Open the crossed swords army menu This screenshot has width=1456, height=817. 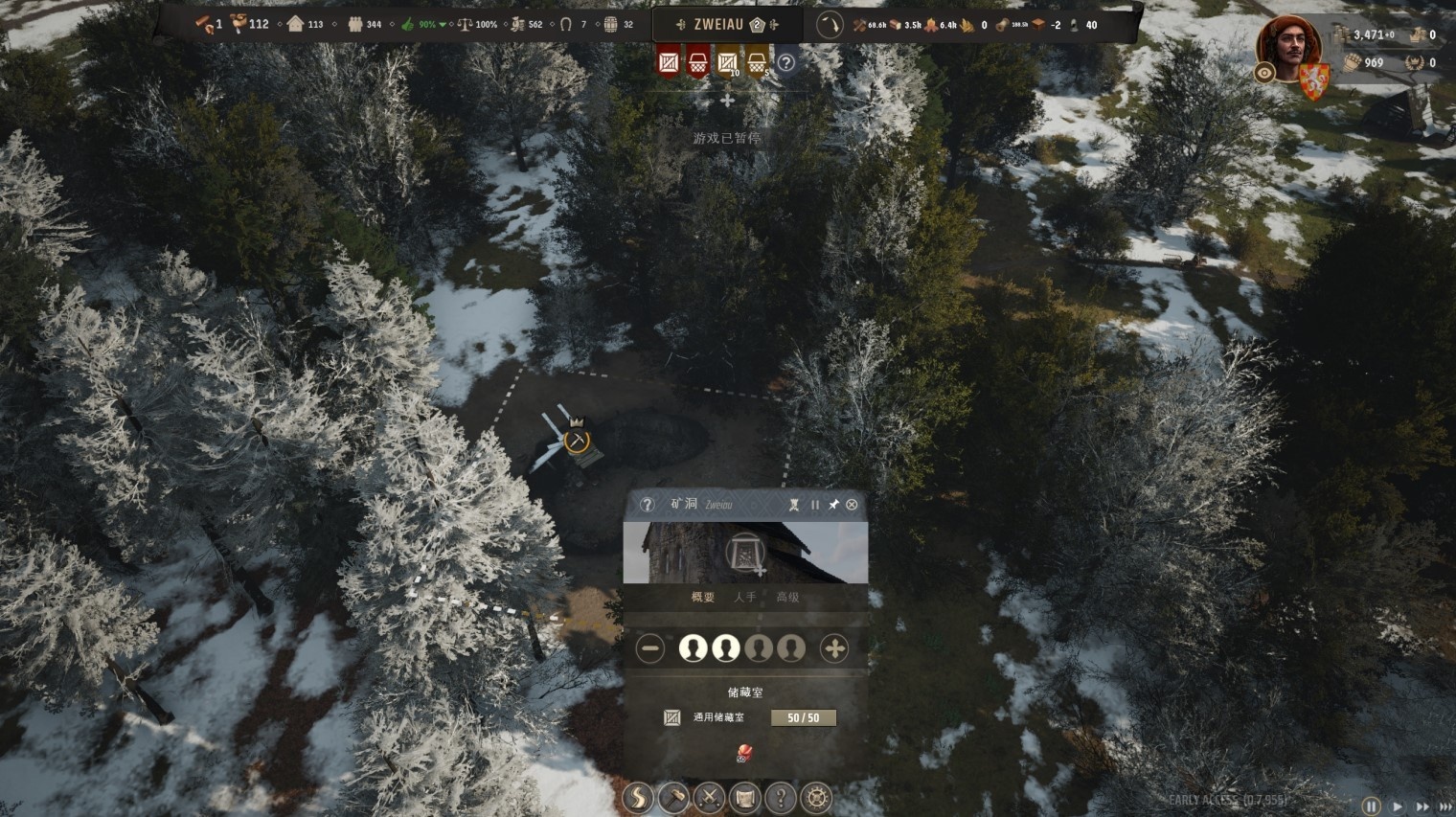tap(709, 798)
